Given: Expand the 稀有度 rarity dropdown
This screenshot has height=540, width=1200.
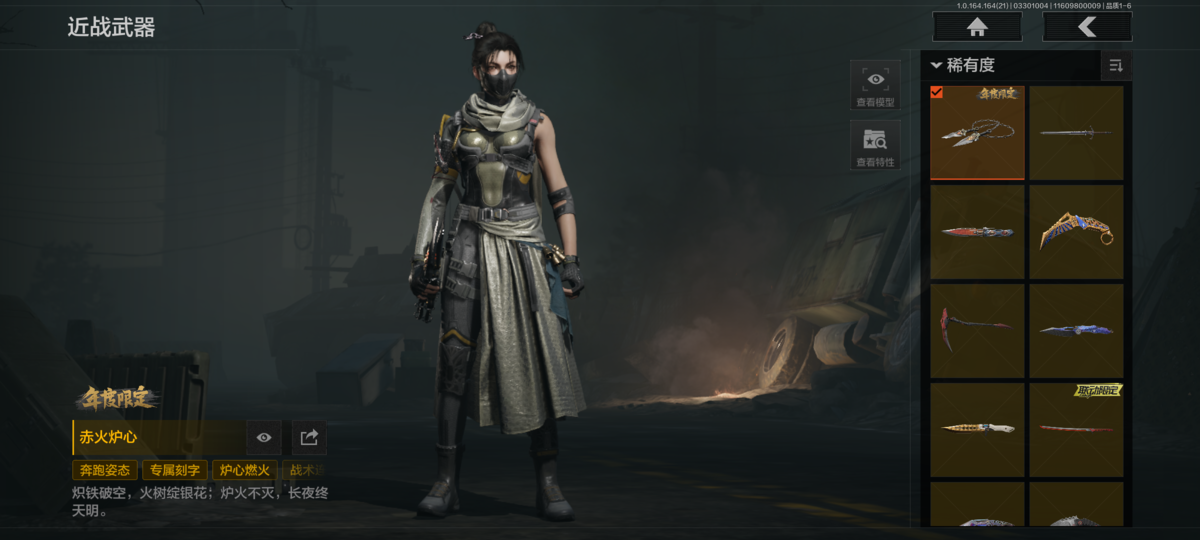Looking at the screenshot, I should (962, 65).
